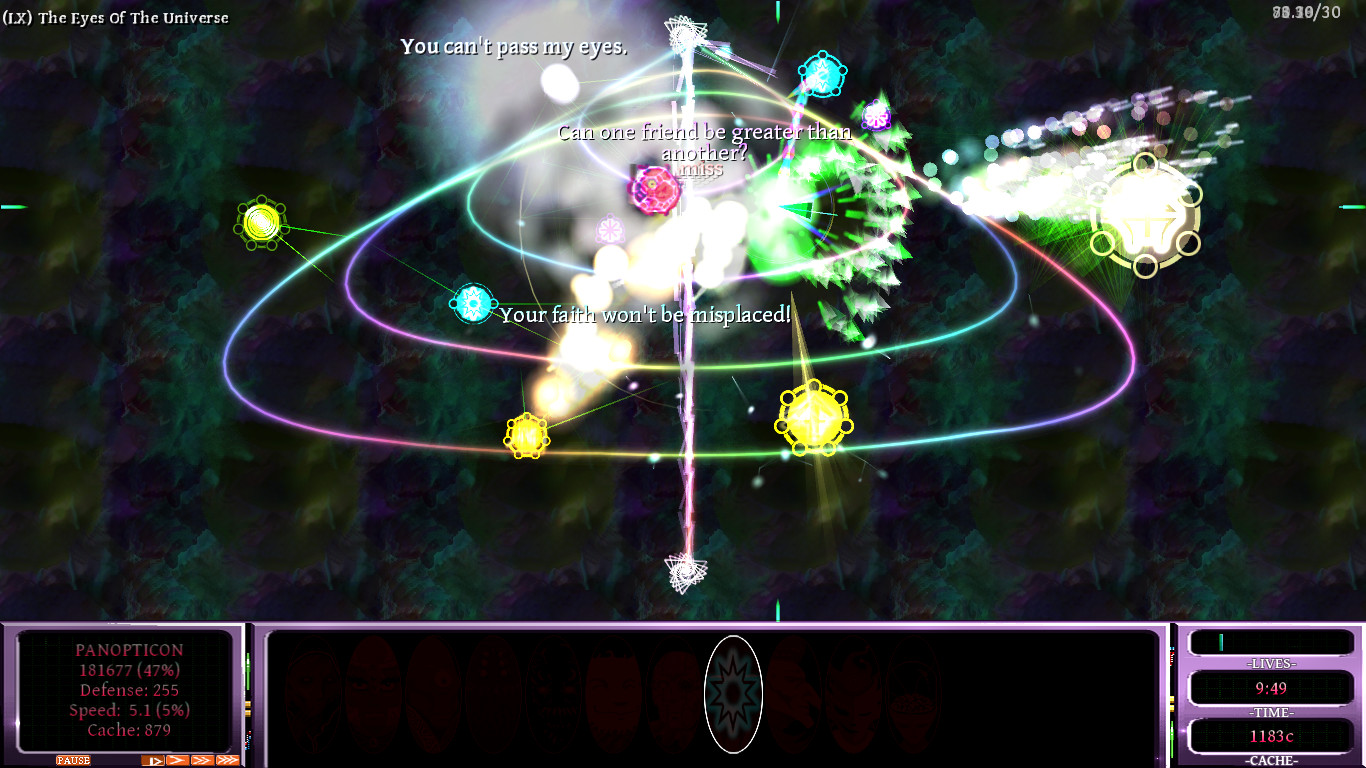Image resolution: width=1366 pixels, height=768 pixels.
Task: Toggle the PAUSE button
Action: 72,760
